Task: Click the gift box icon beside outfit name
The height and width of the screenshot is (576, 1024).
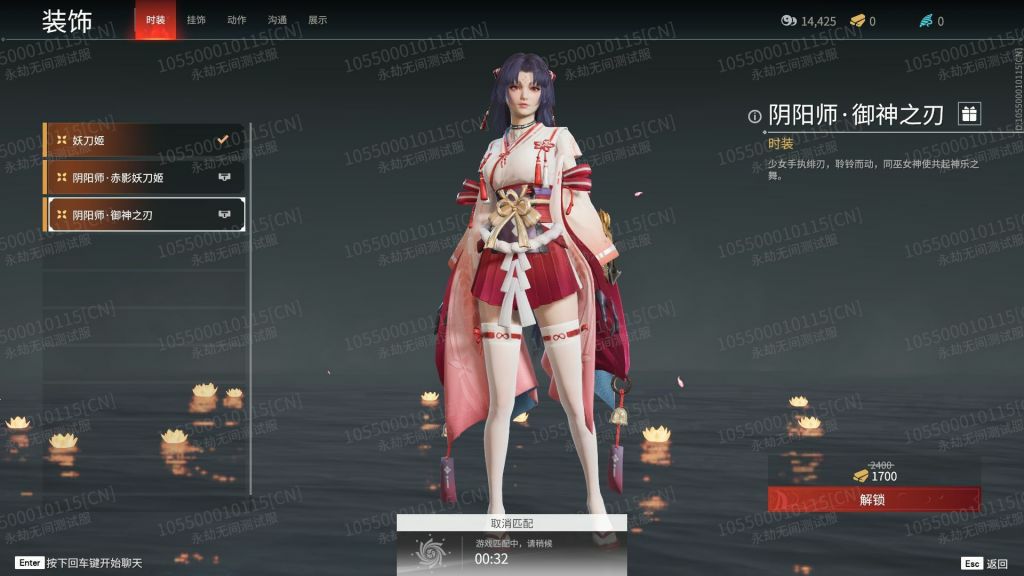Action: pyautogui.click(x=968, y=114)
